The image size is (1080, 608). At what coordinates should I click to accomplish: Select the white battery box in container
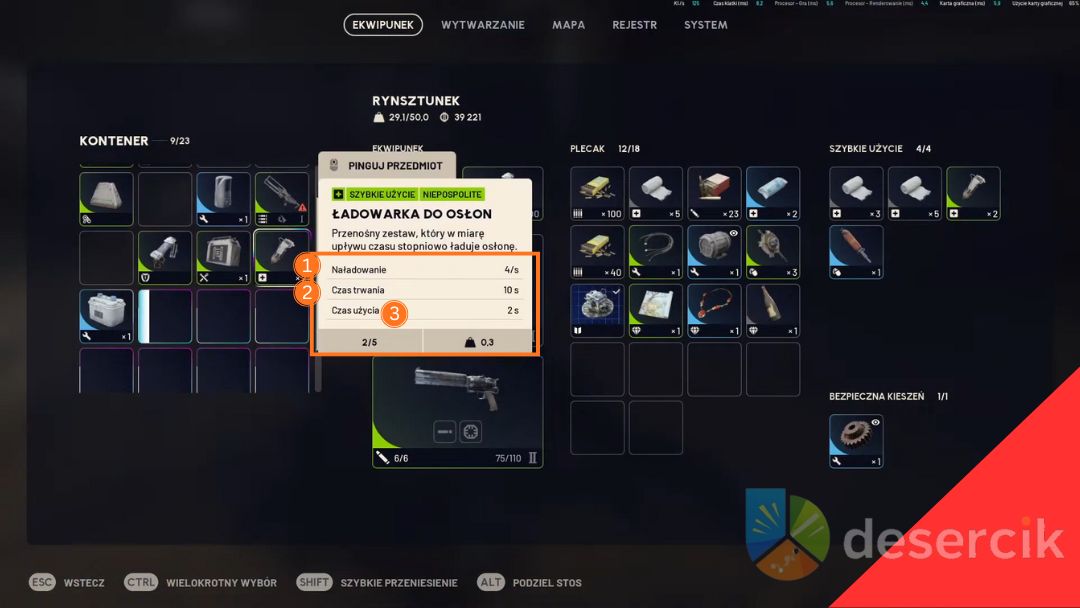point(106,316)
